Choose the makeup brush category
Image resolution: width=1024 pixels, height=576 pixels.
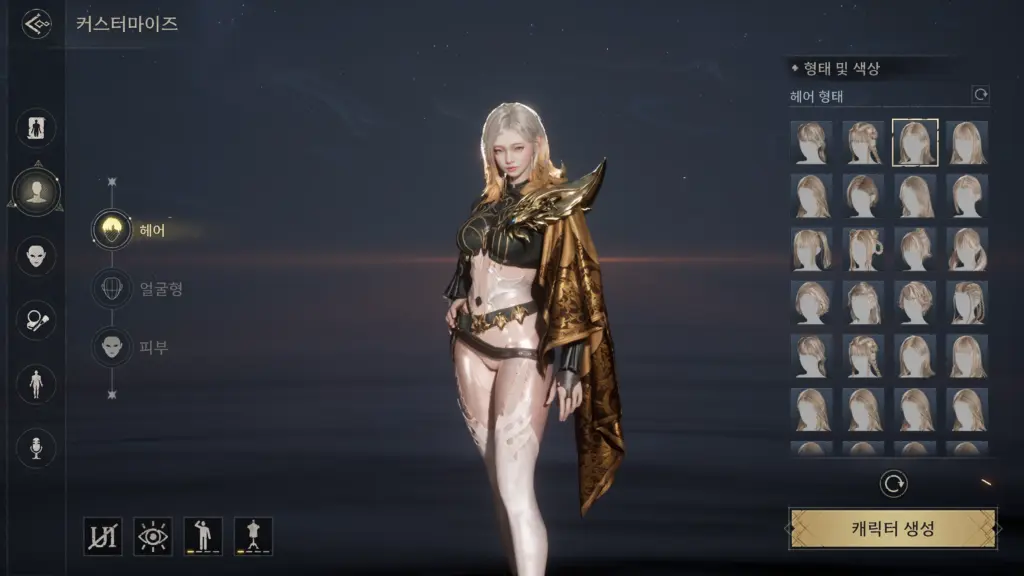pyautogui.click(x=37, y=319)
